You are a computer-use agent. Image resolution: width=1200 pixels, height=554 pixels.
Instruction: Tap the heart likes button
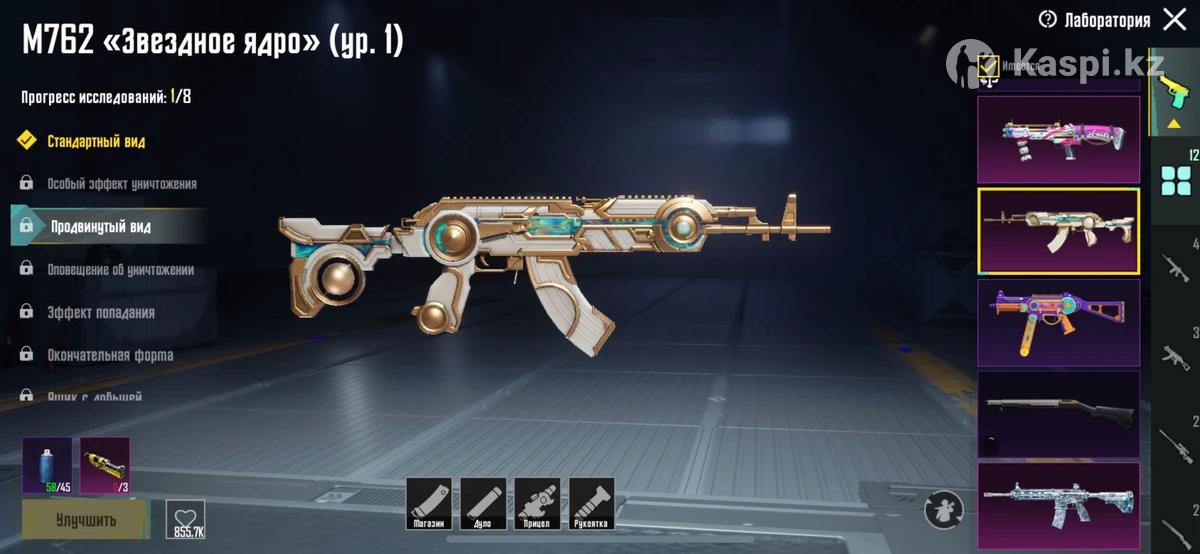point(185,519)
